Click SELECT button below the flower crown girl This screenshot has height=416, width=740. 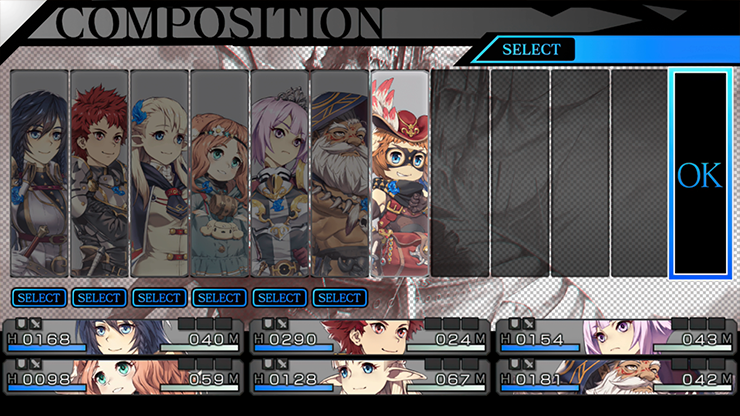(x=220, y=297)
